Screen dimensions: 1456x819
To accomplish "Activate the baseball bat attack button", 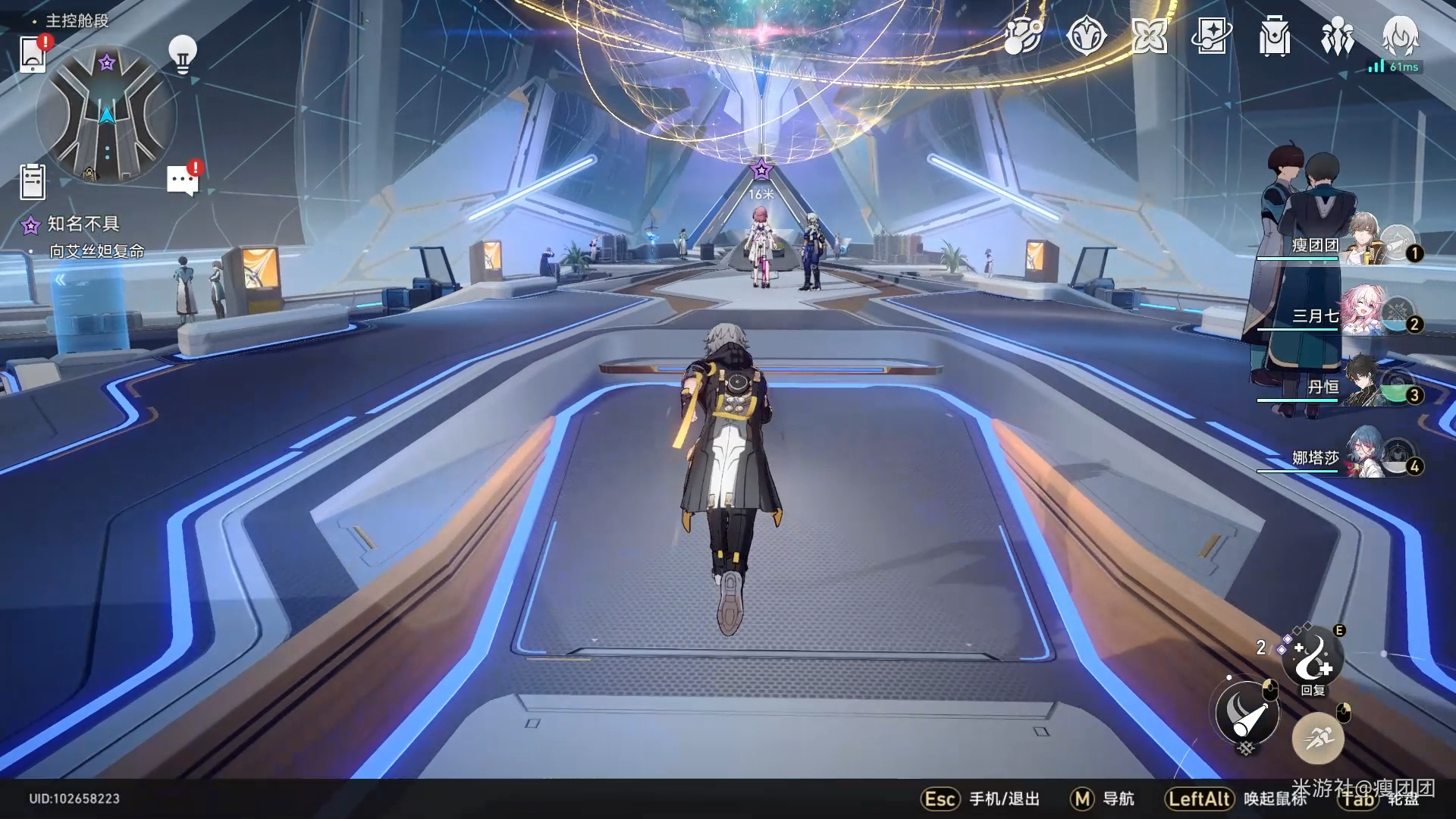I will tap(1247, 713).
